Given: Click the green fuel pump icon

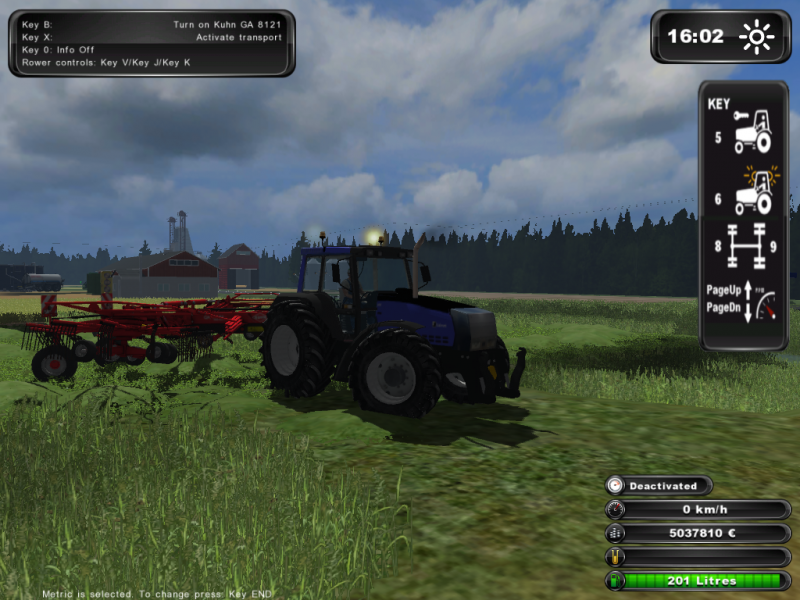Looking at the screenshot, I should click(x=615, y=581).
